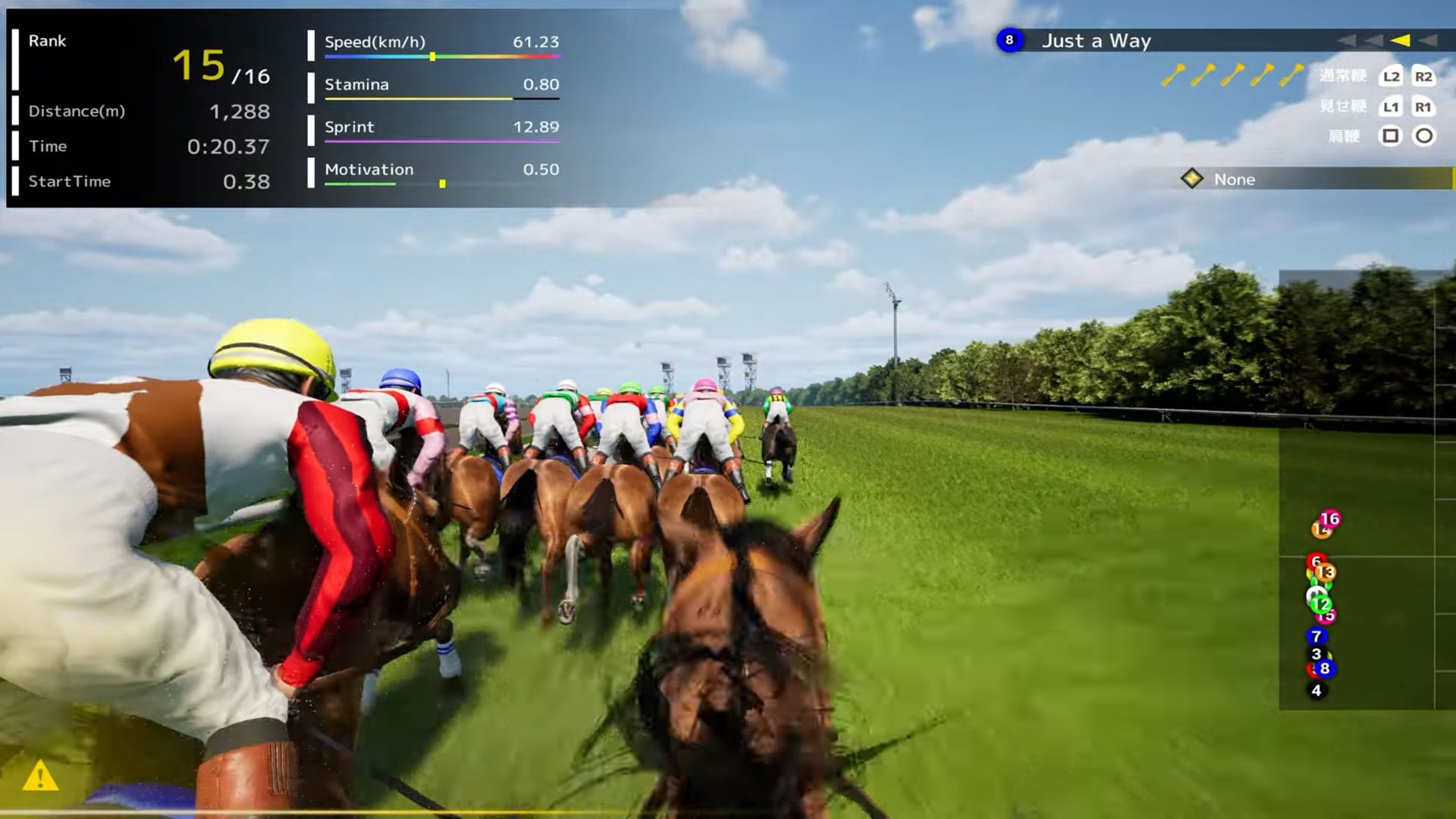This screenshot has width=1456, height=819.
Task: Click the Motivation label in stats panel
Action: click(x=369, y=169)
